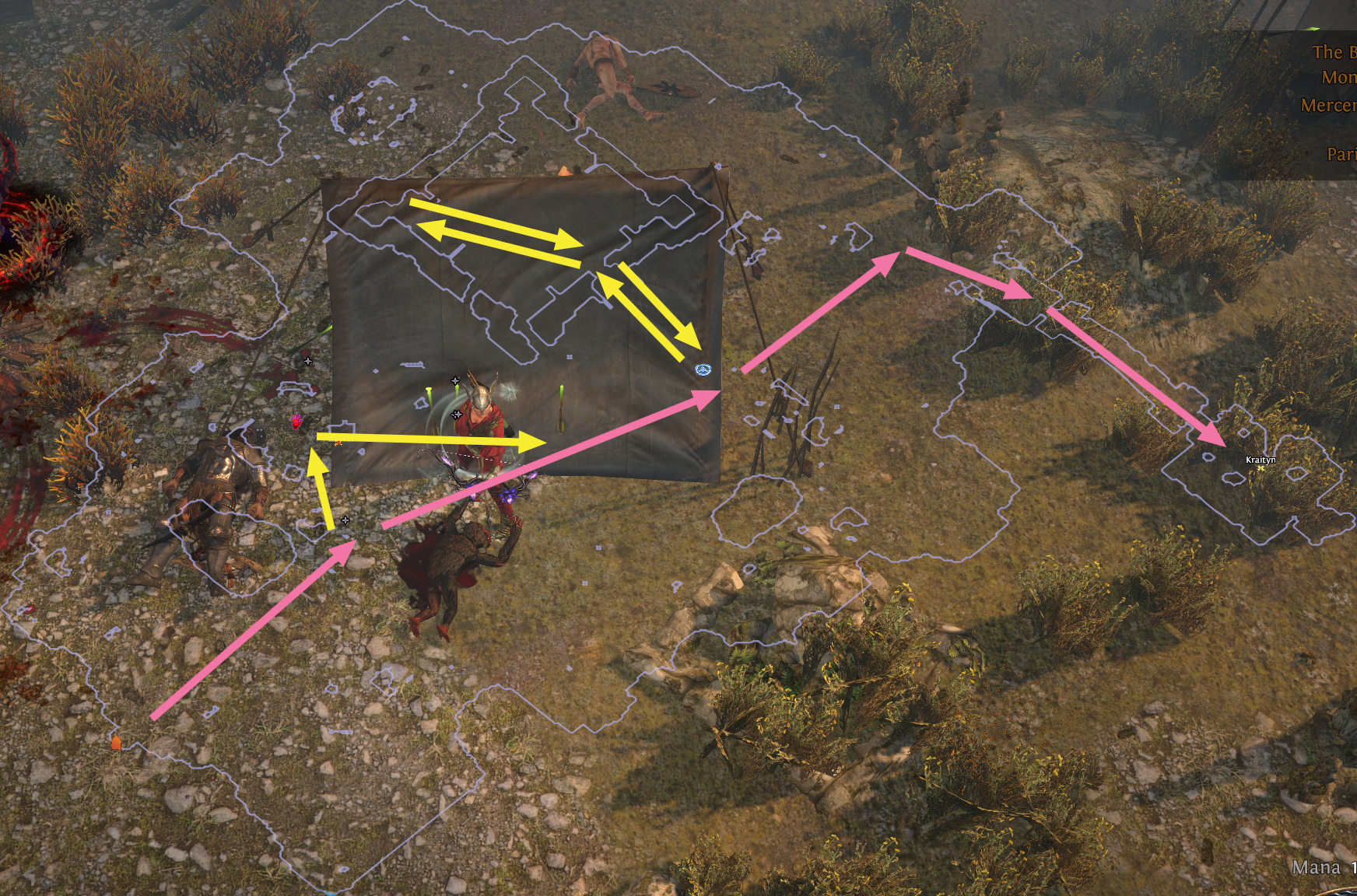Click the star marker left of the tent
This screenshot has height=896, width=1357.
click(x=307, y=361)
